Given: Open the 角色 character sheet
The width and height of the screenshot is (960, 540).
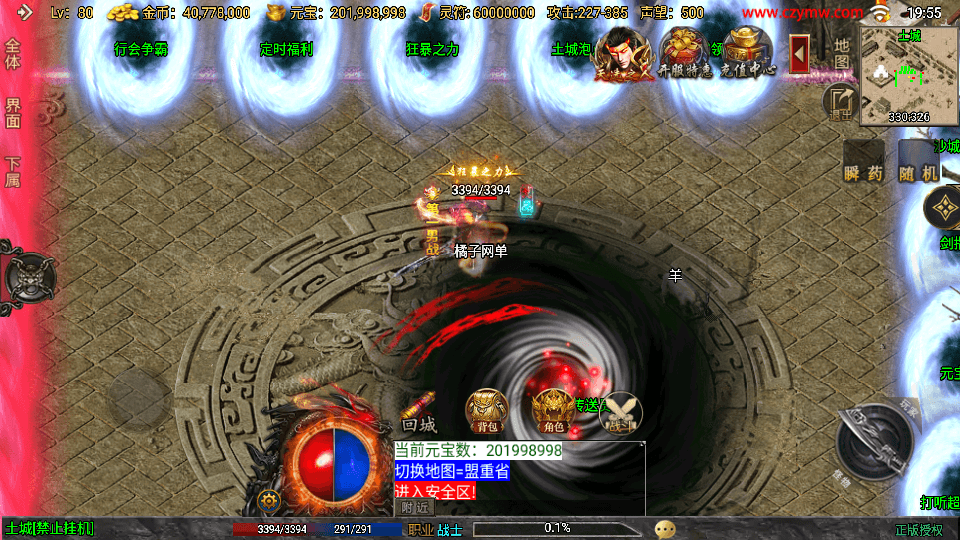Looking at the screenshot, I should 553,410.
